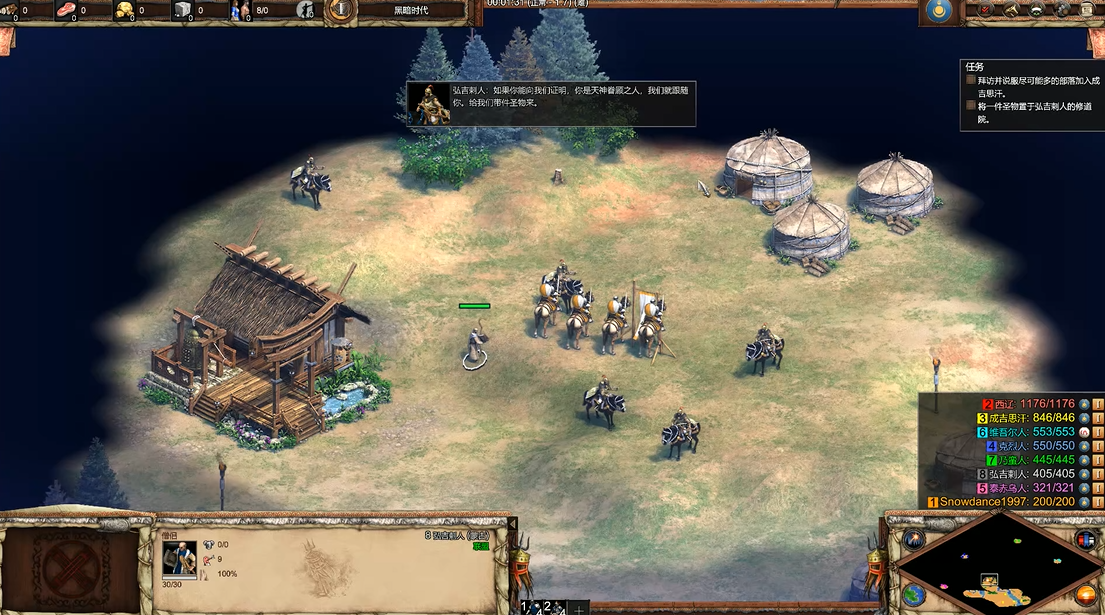This screenshot has height=615, width=1105.
Task: Click the minimap economic blue-red filter button
Action: (x=1085, y=540)
